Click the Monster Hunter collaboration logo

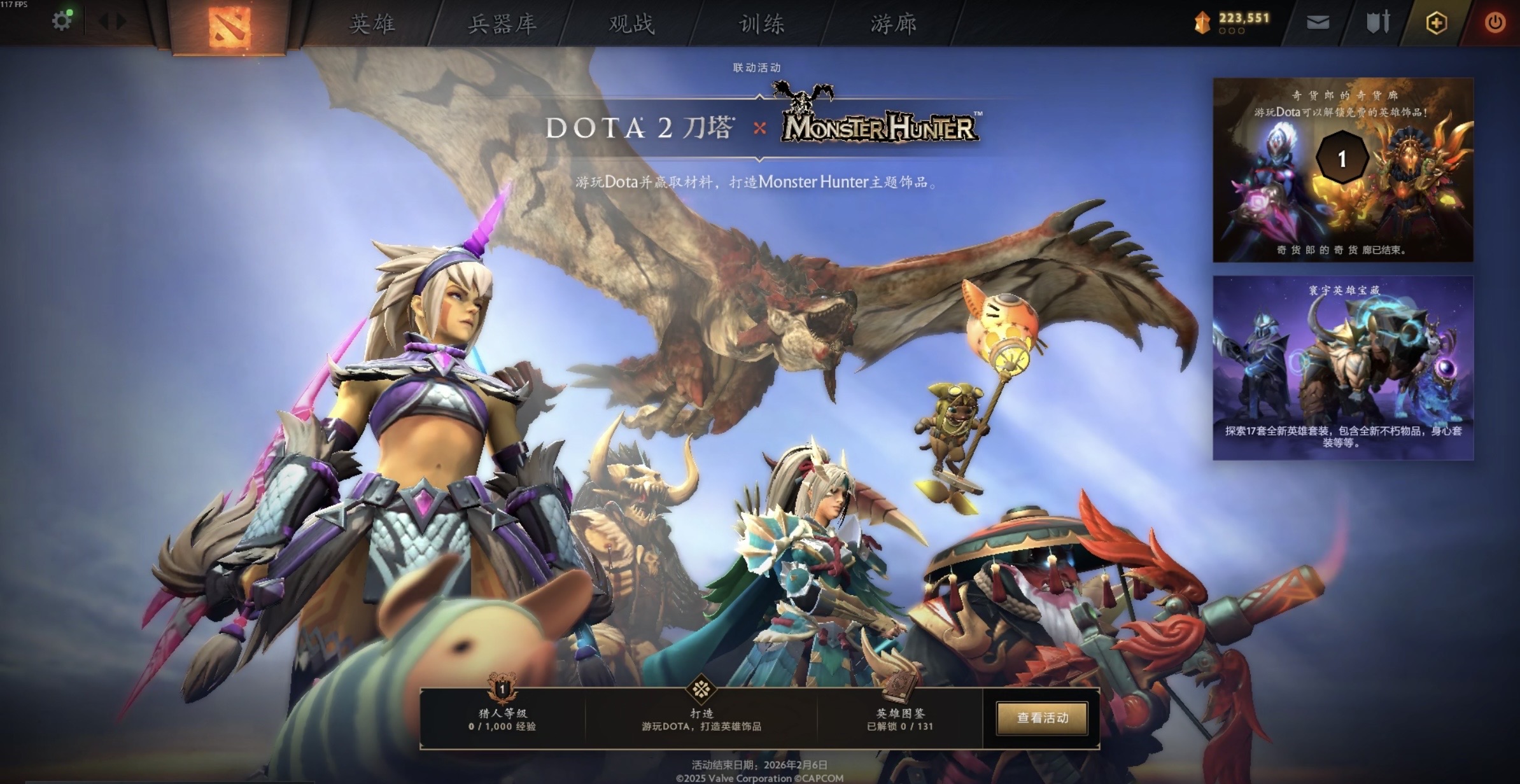click(879, 124)
